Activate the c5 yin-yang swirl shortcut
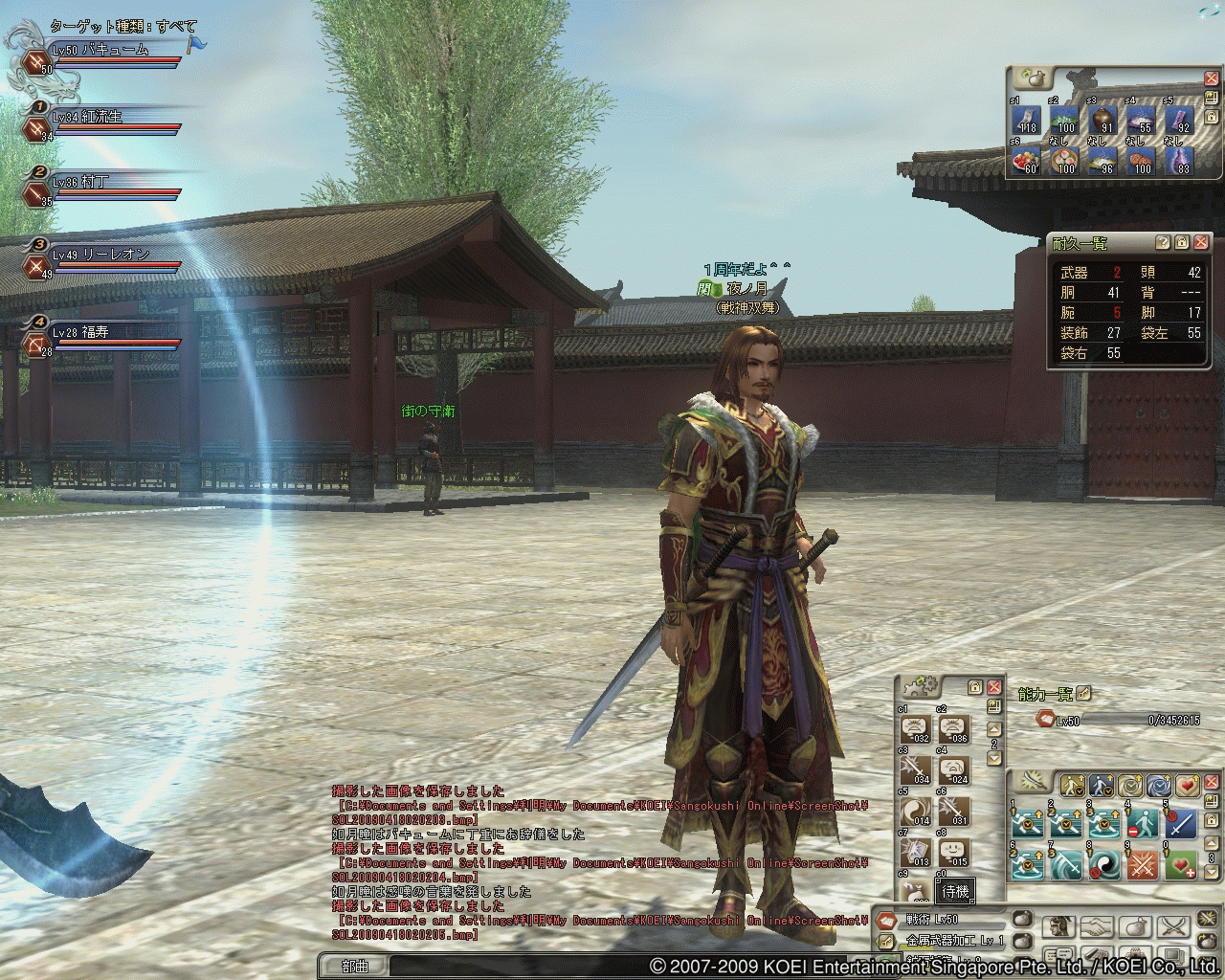Image resolution: width=1225 pixels, height=980 pixels. click(x=916, y=812)
